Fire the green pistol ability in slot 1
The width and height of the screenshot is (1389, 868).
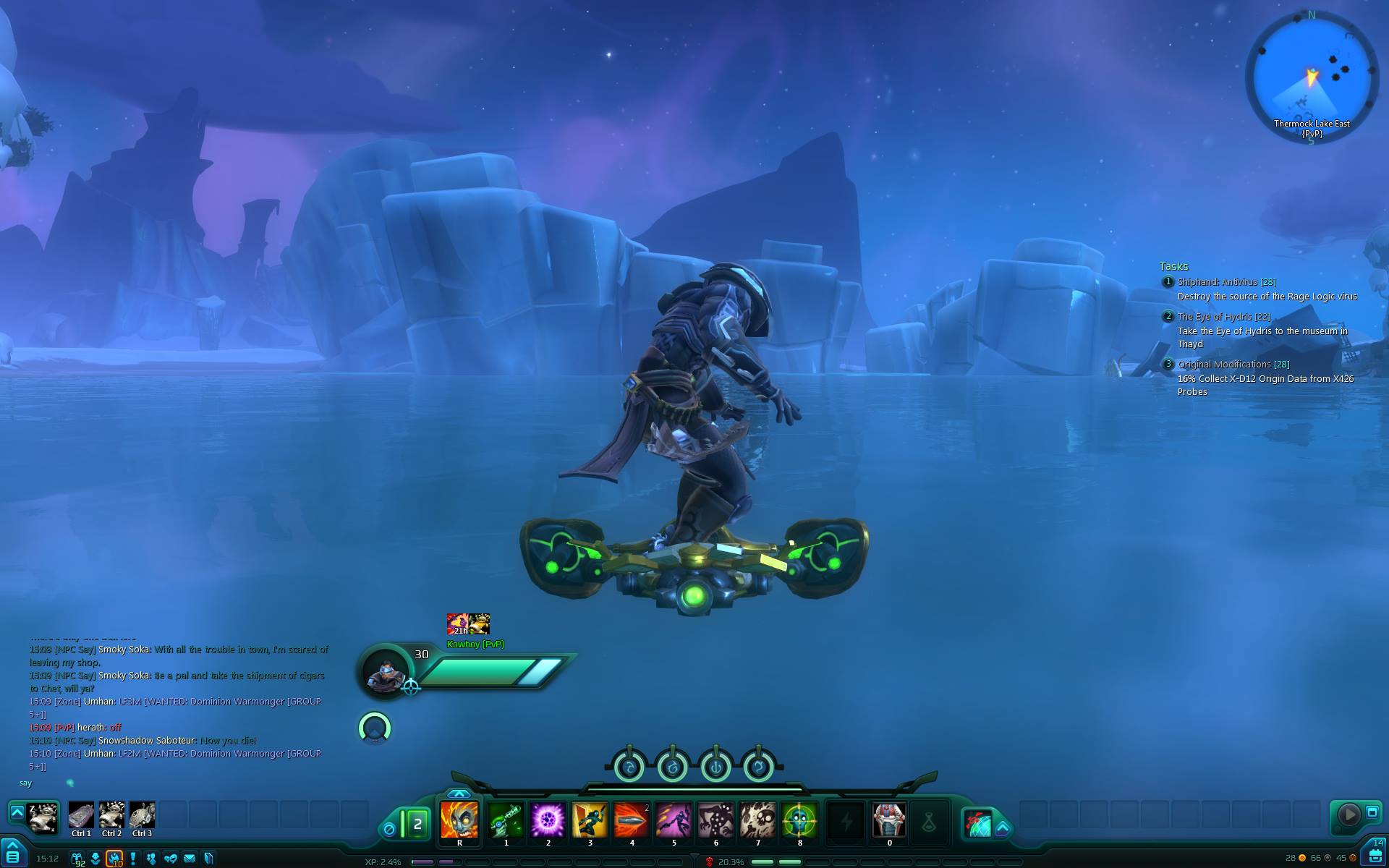(x=506, y=820)
